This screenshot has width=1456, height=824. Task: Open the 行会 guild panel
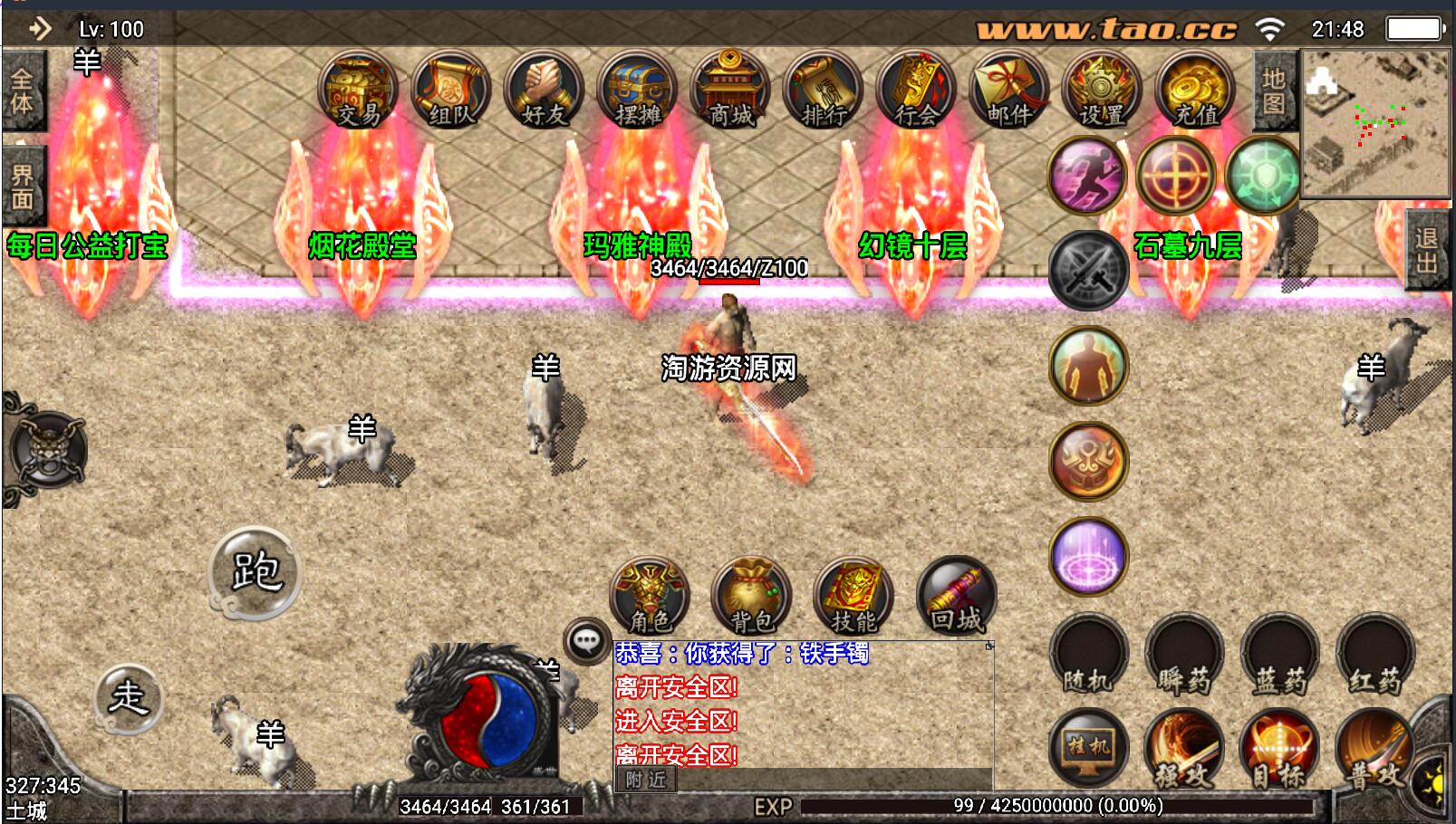point(916,91)
